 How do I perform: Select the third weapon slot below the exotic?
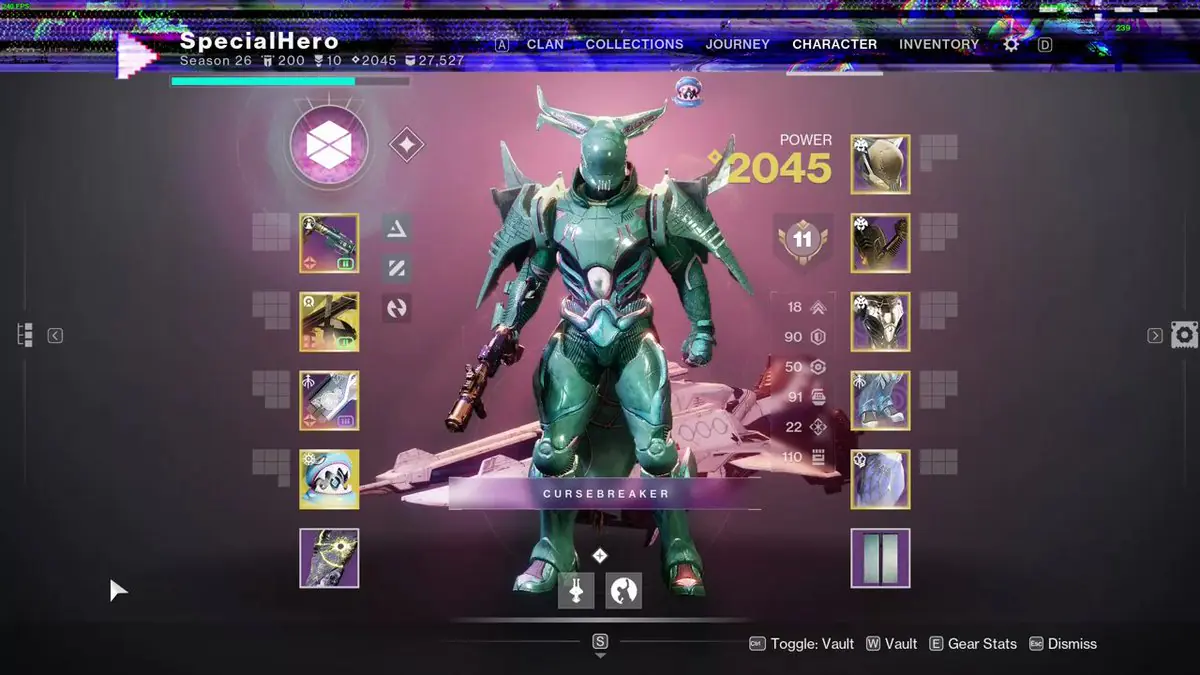click(x=329, y=400)
